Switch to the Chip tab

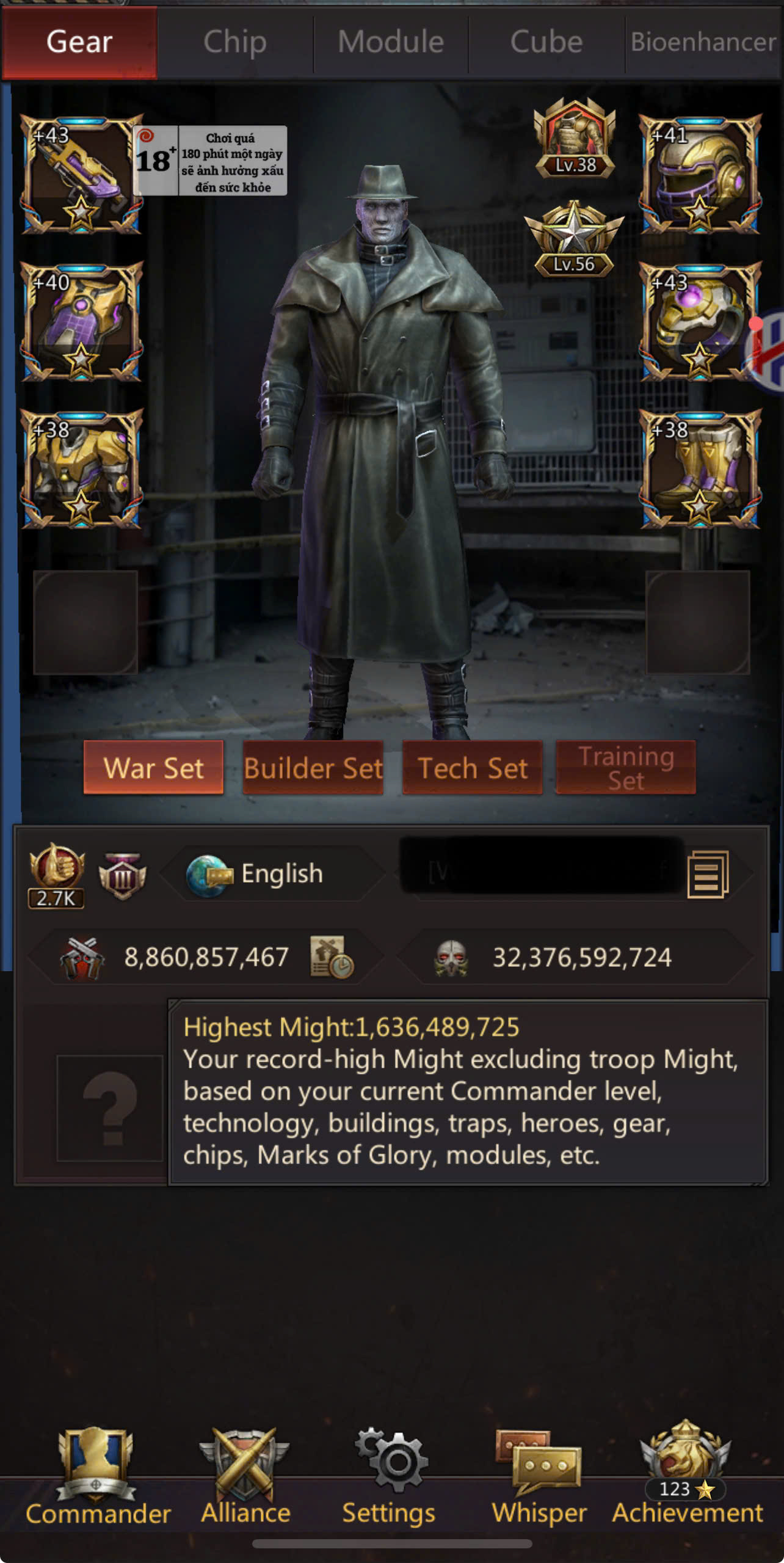(235, 43)
